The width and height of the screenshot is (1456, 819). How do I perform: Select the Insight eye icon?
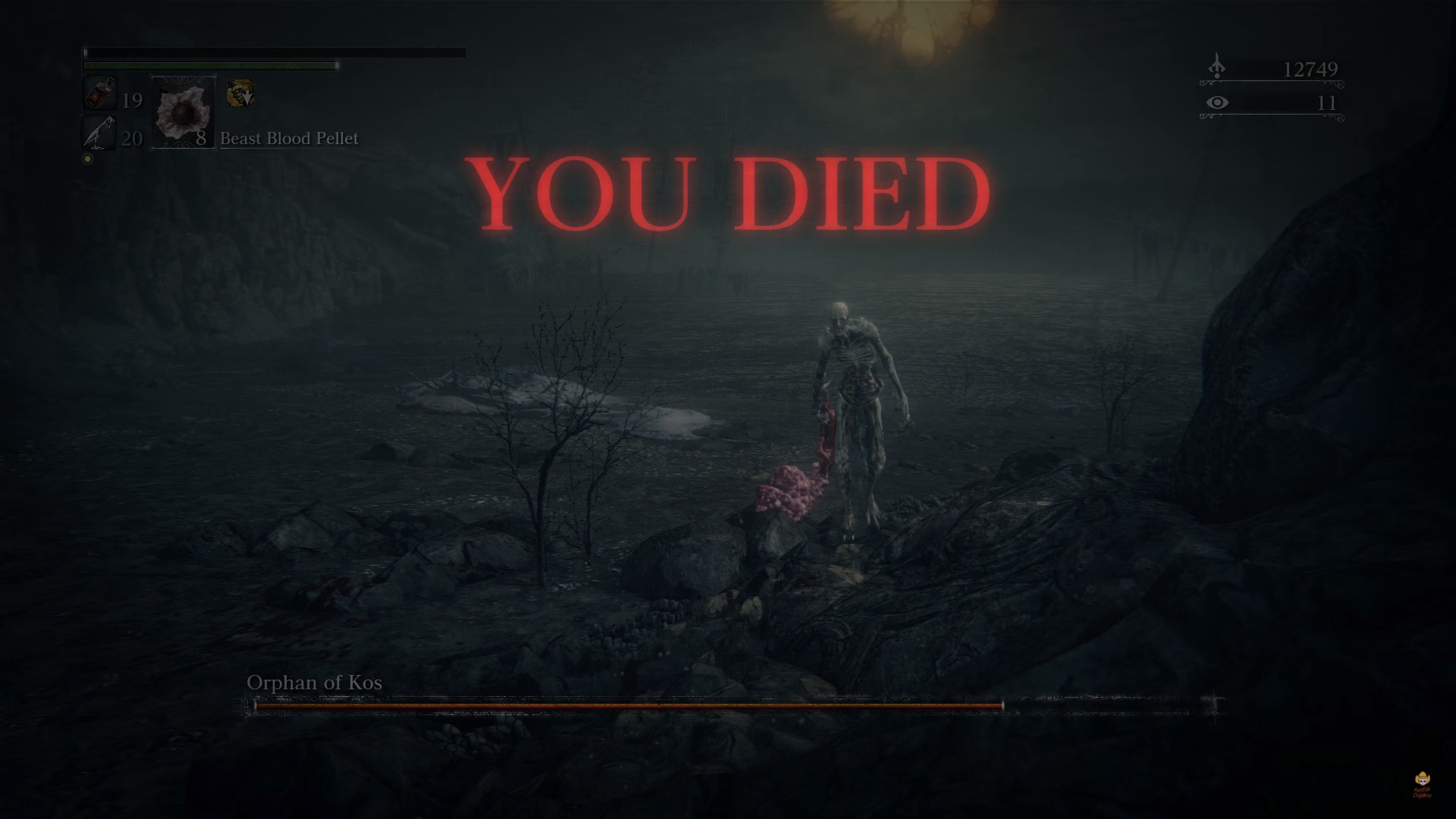click(1217, 102)
